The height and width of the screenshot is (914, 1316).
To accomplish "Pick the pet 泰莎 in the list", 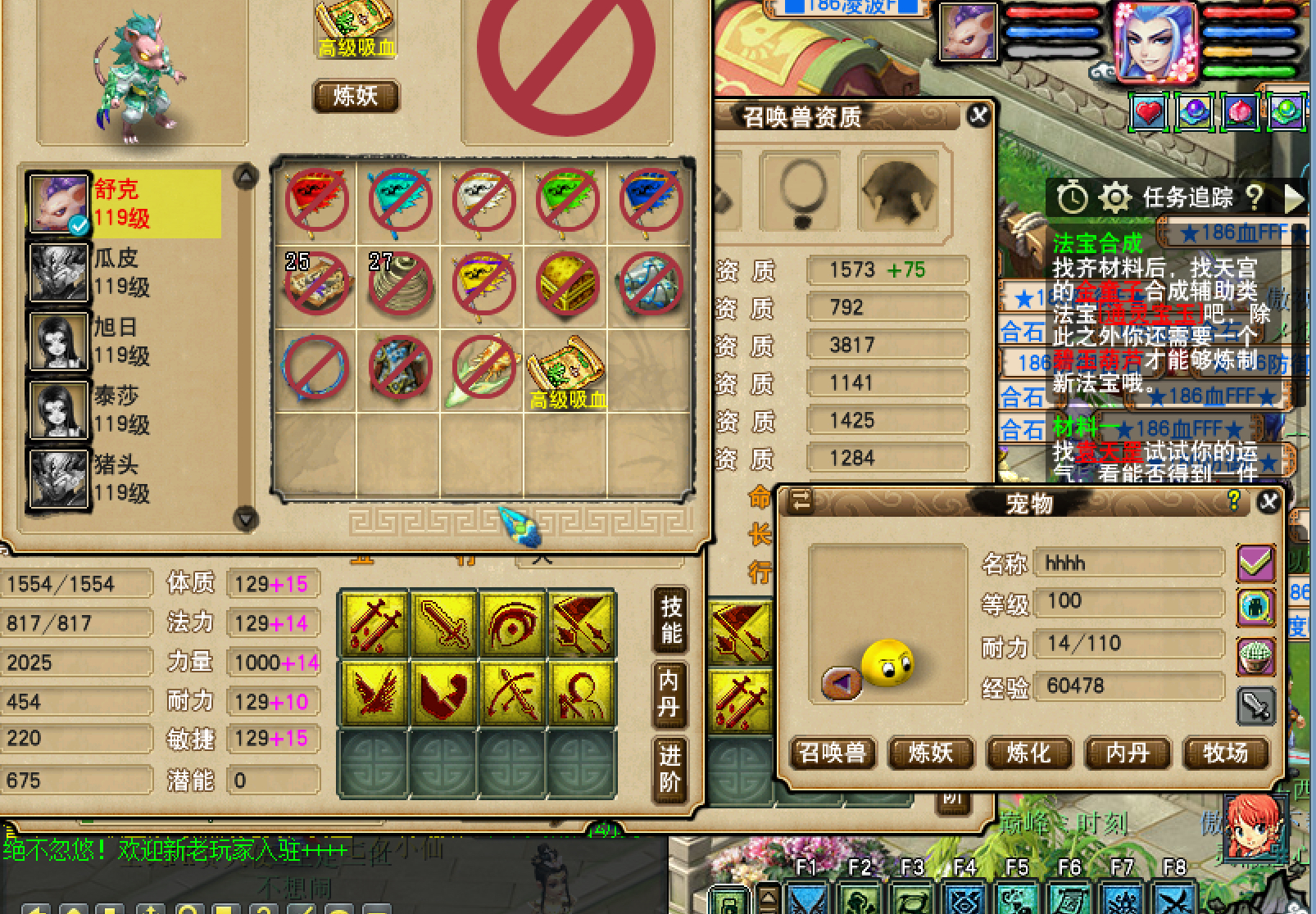I will [123, 410].
